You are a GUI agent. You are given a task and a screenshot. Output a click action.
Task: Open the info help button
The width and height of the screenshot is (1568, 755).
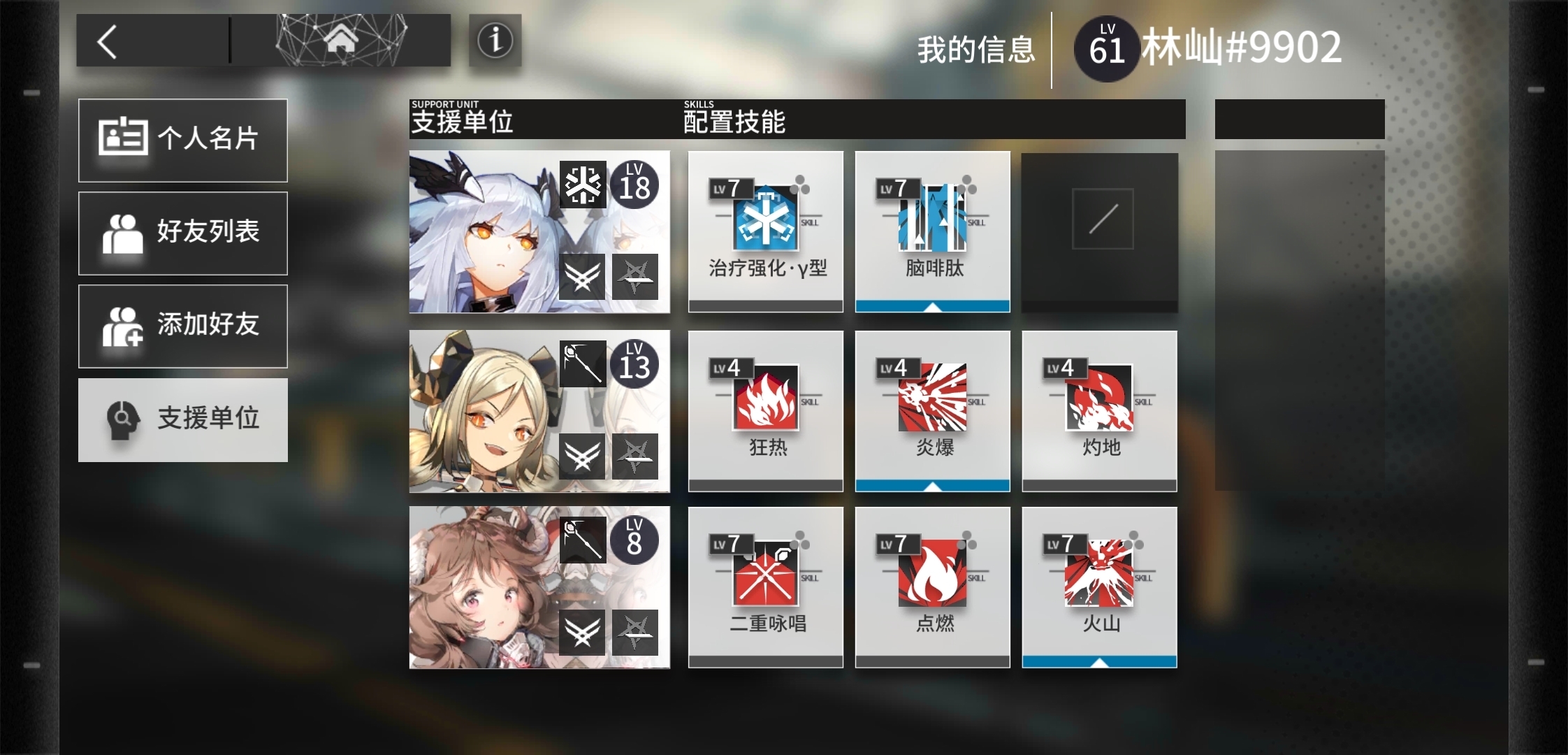click(x=495, y=41)
